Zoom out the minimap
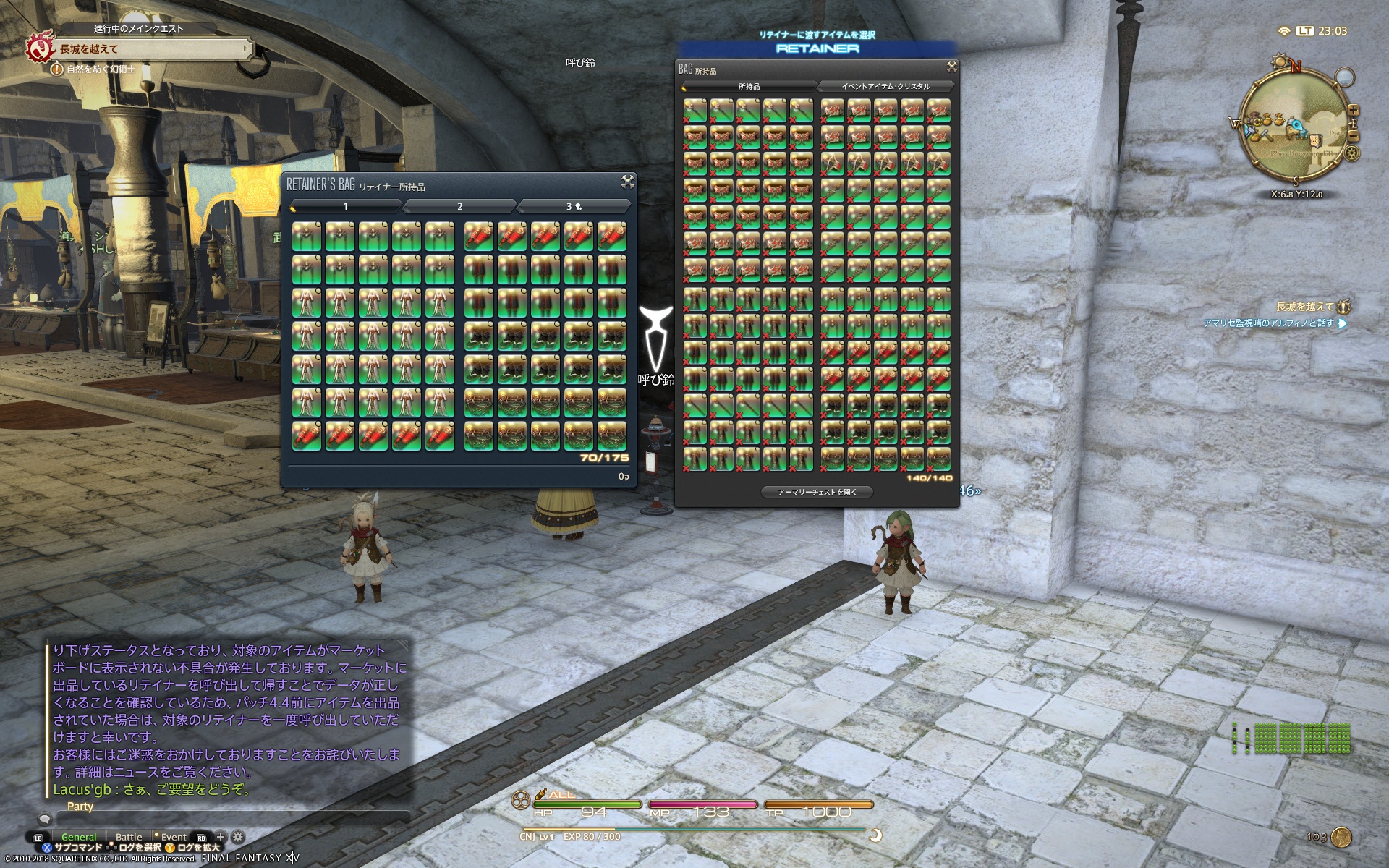This screenshot has height=868, width=1389. coord(1354,136)
